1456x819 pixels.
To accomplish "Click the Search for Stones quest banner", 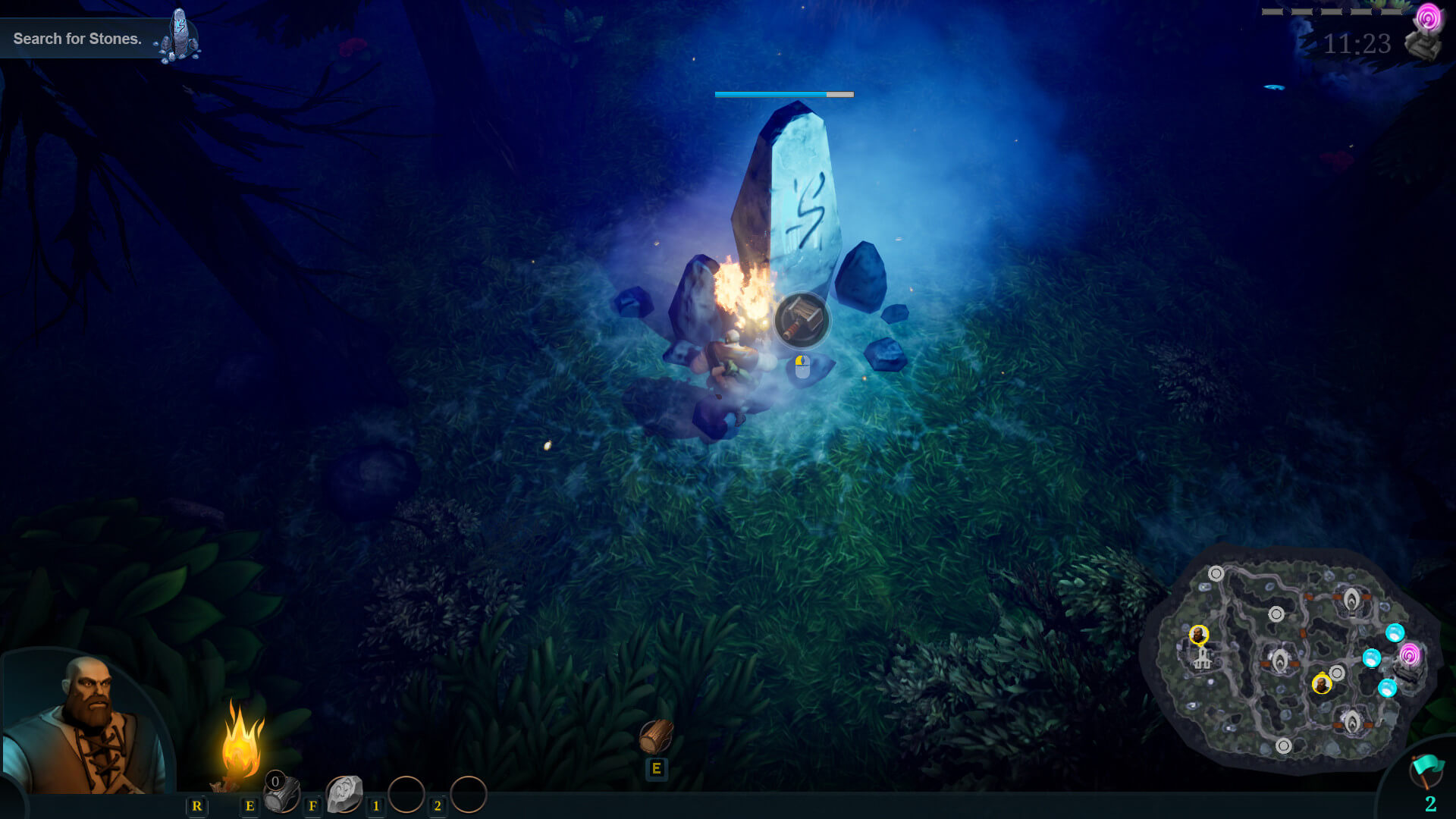I will pyautogui.click(x=76, y=38).
